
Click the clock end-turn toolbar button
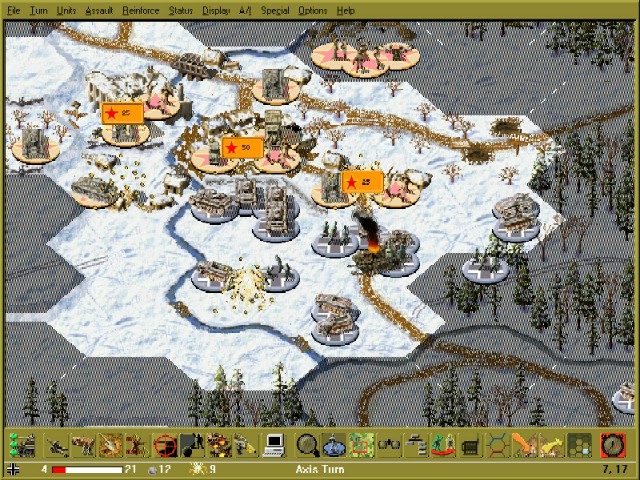tap(610, 444)
